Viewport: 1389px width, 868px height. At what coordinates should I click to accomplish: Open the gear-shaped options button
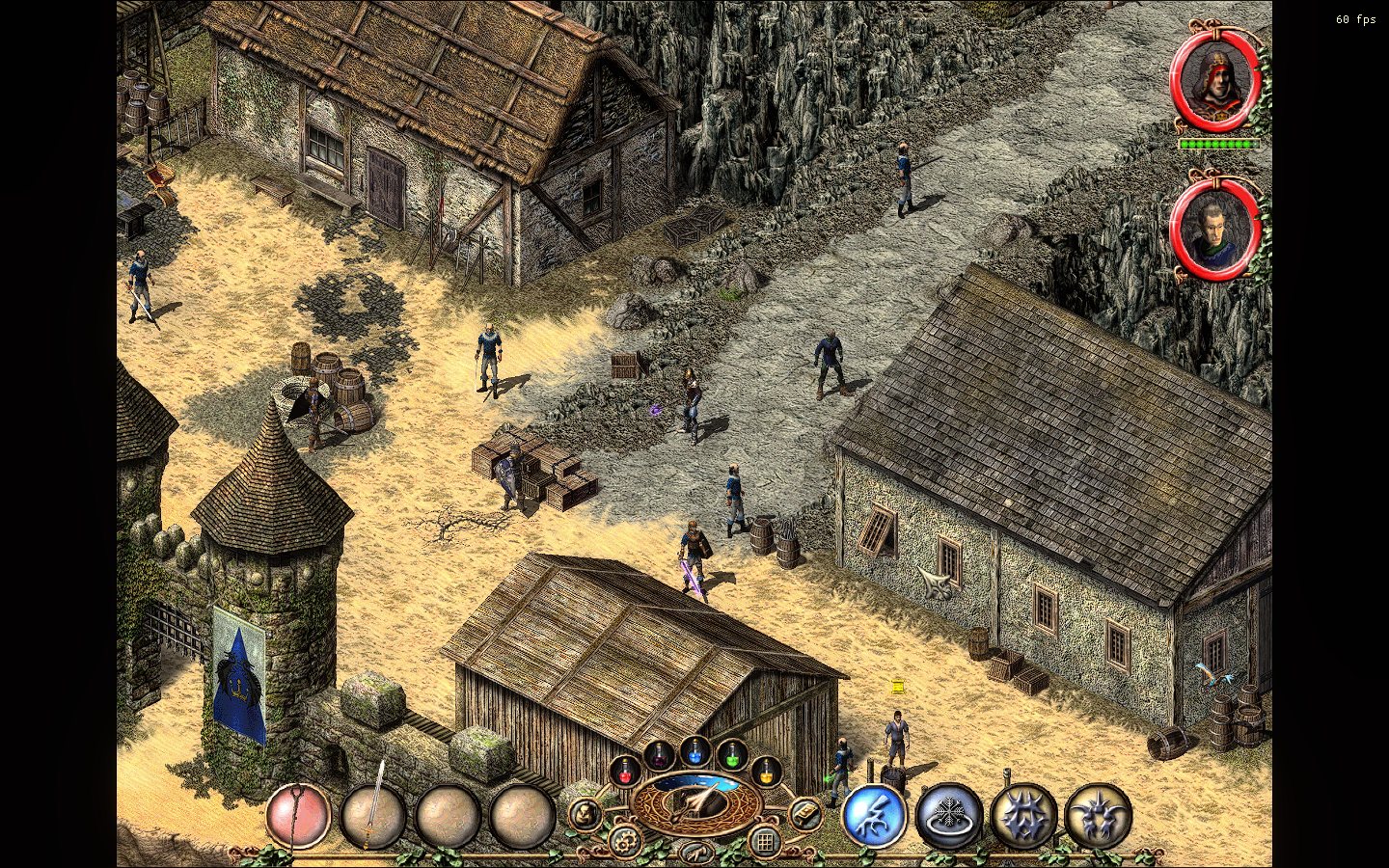pyautogui.click(x=625, y=842)
